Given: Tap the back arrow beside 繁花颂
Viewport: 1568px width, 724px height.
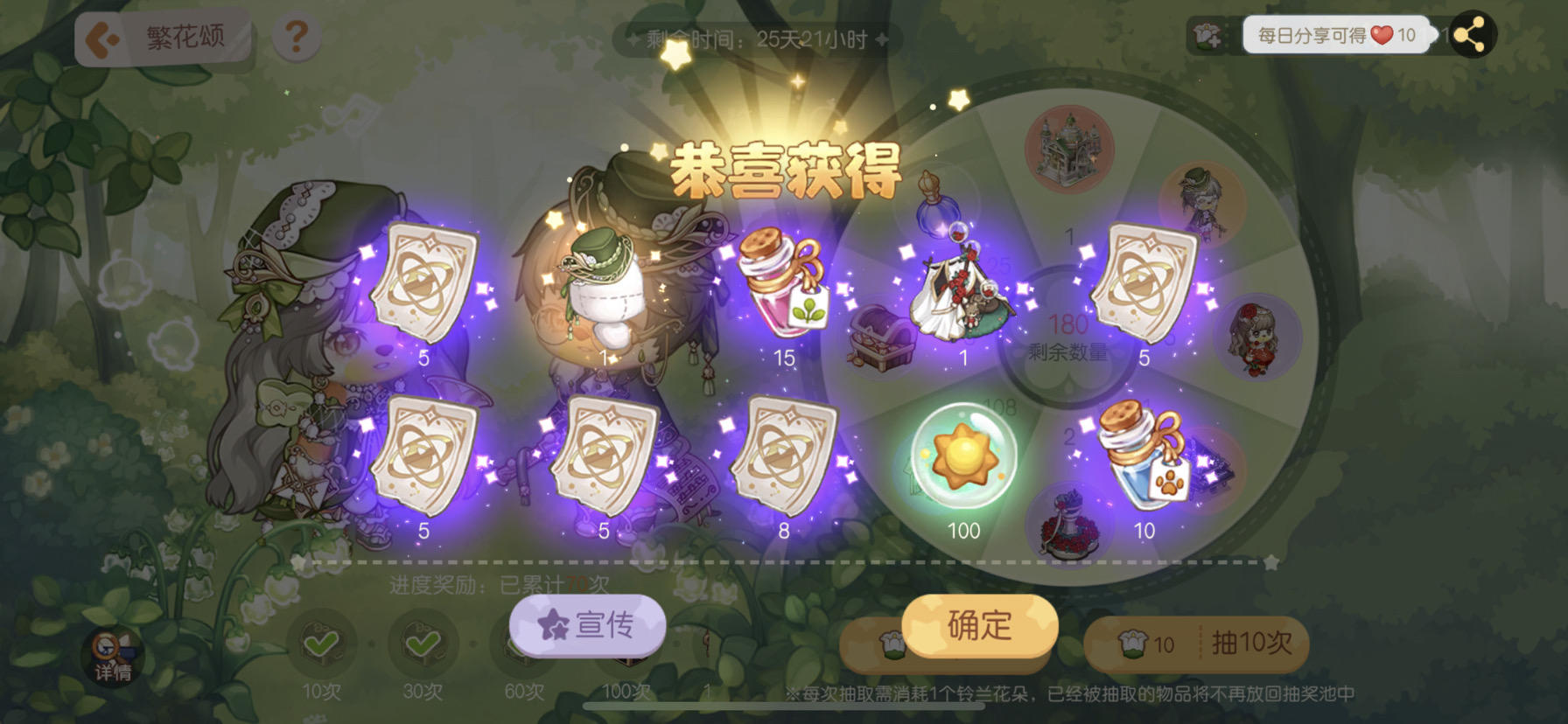Looking at the screenshot, I should click(99, 35).
